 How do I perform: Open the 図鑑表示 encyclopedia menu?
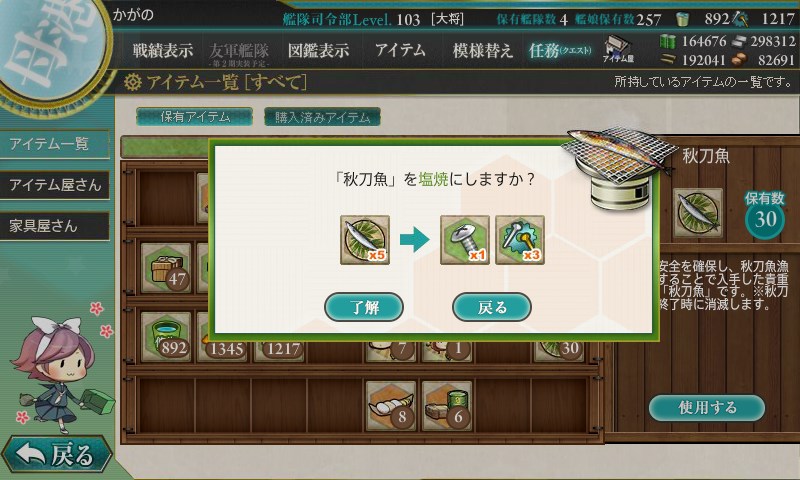tap(318, 50)
